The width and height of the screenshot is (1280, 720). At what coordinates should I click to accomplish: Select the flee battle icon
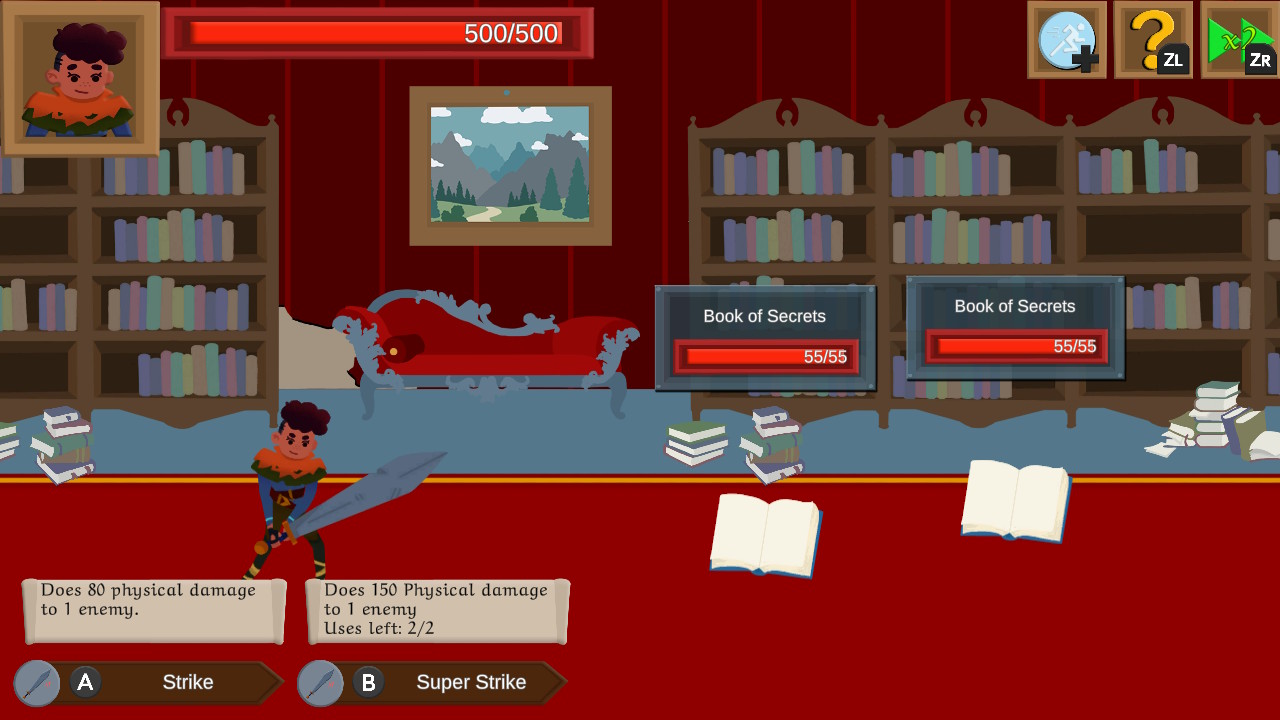(x=1066, y=41)
